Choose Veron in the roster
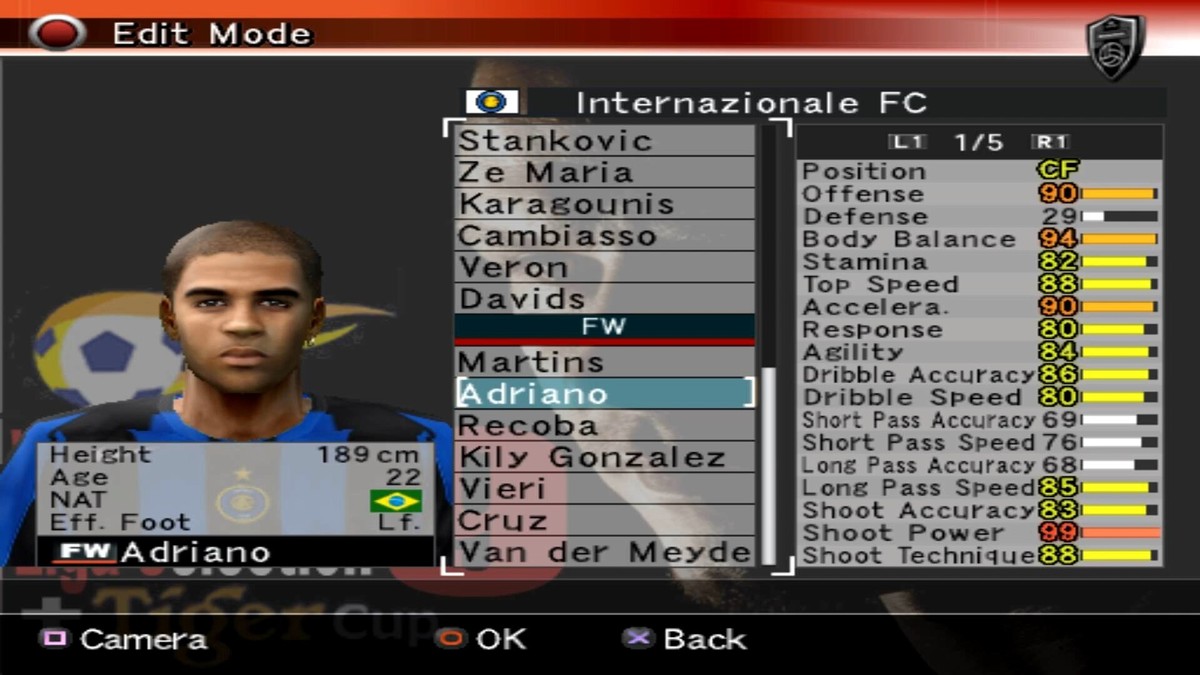The image size is (1200, 675). point(604,268)
